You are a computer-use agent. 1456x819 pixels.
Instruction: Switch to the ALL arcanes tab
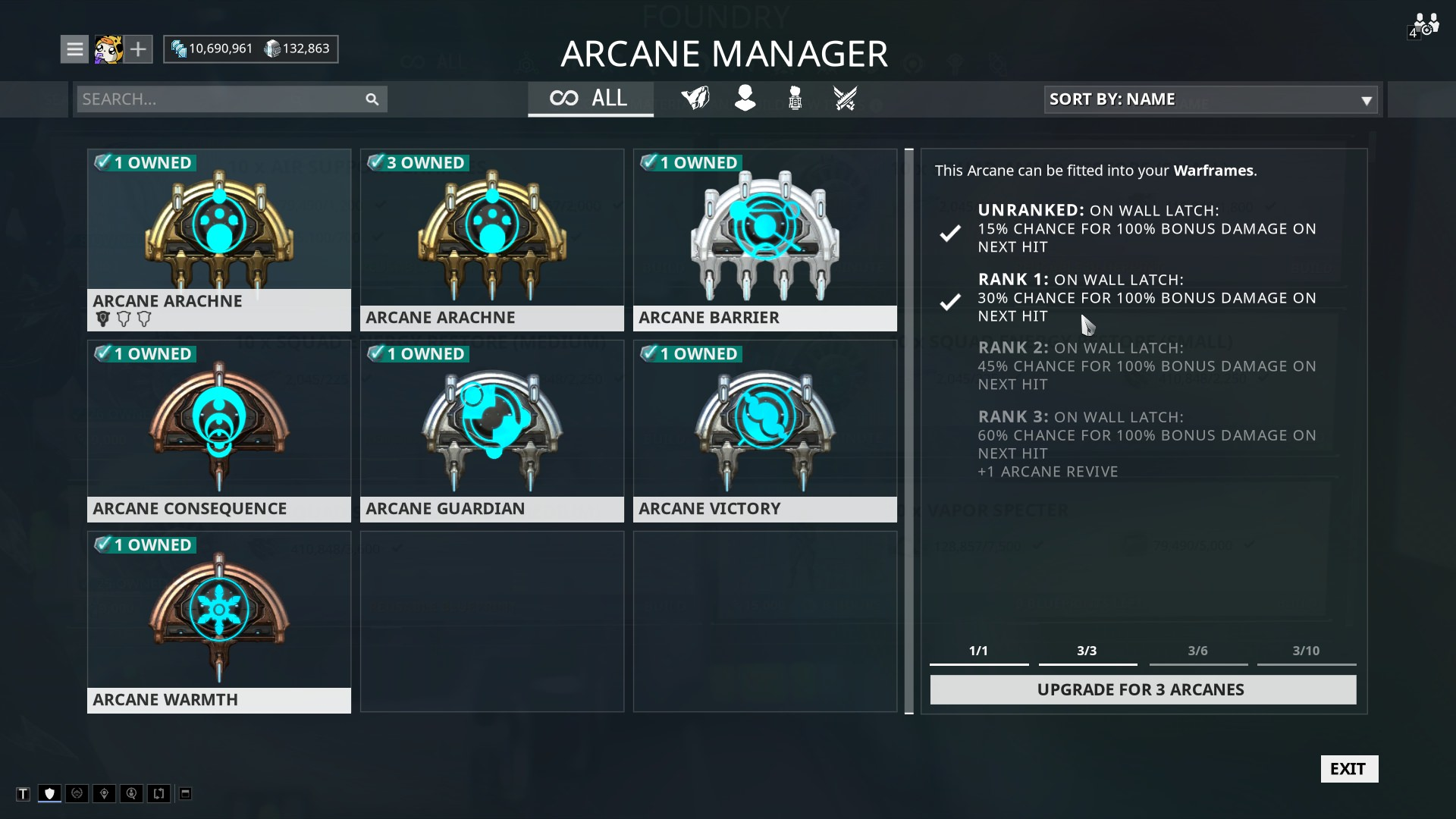point(590,99)
